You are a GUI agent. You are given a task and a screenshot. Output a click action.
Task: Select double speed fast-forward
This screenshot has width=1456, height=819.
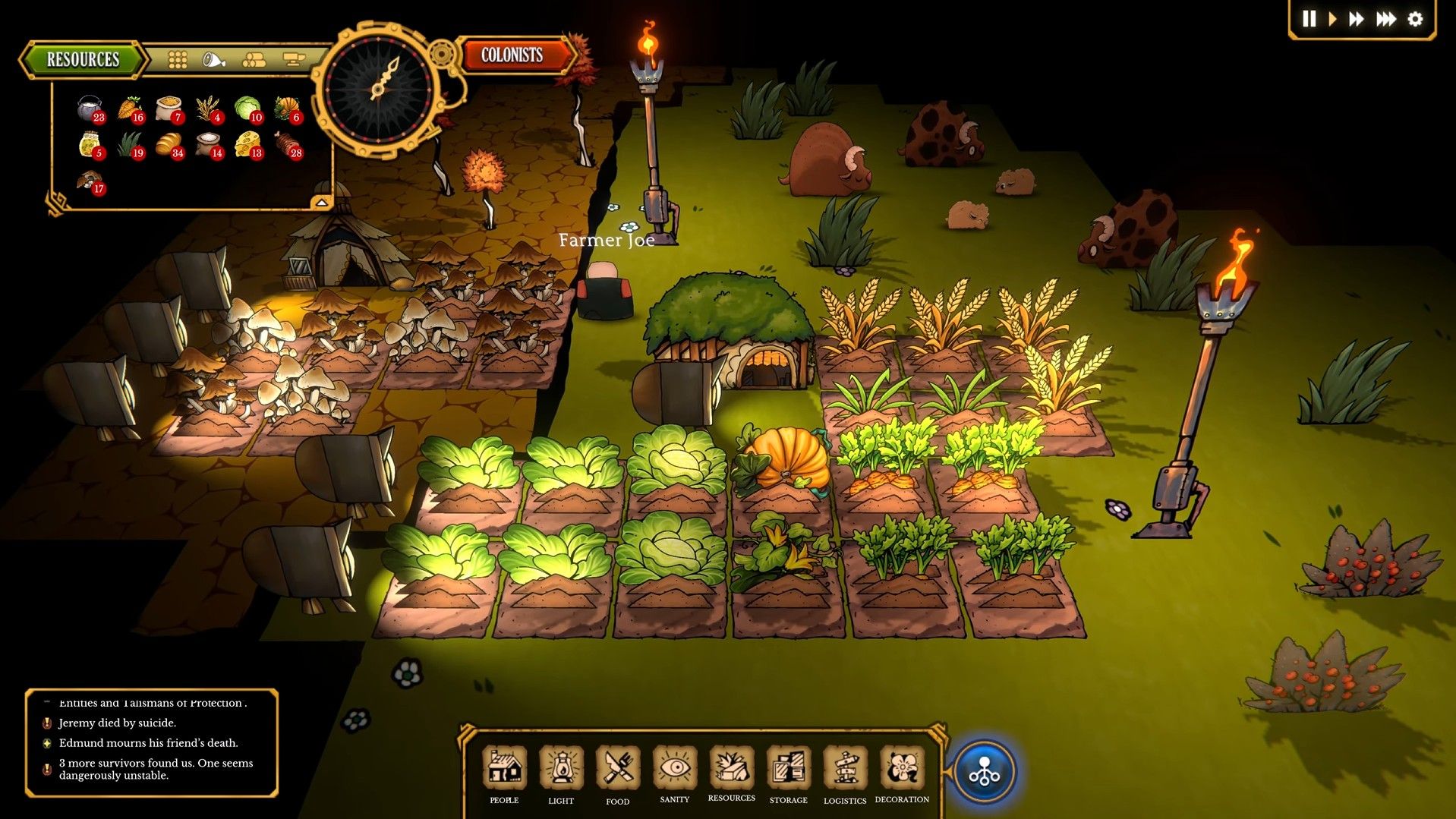tap(1356, 20)
